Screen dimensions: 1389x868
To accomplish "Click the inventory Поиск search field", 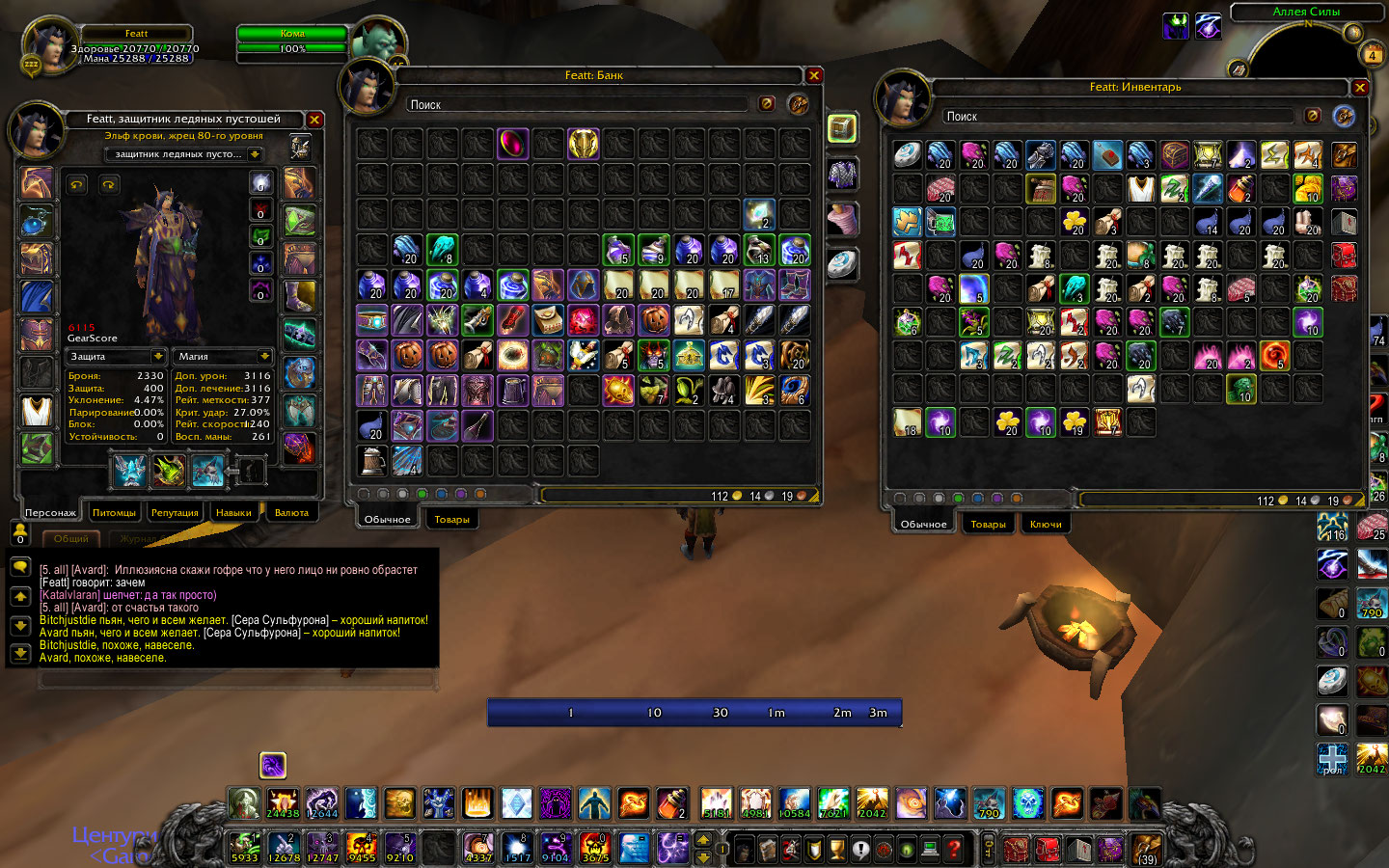I will (1119, 116).
